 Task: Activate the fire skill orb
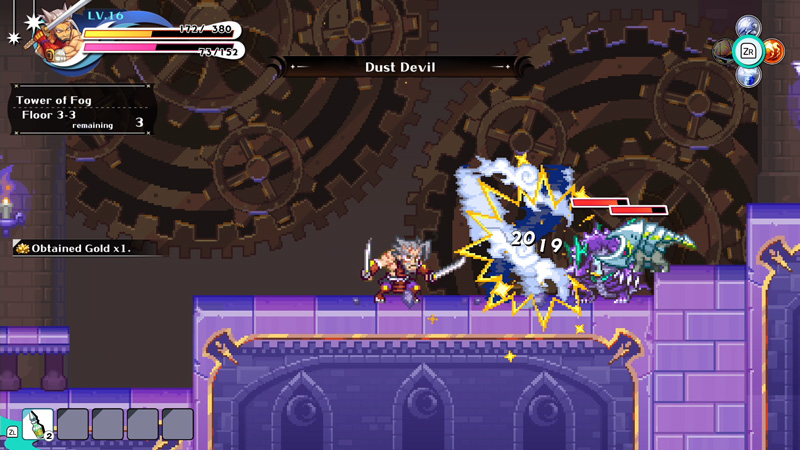pos(773,50)
